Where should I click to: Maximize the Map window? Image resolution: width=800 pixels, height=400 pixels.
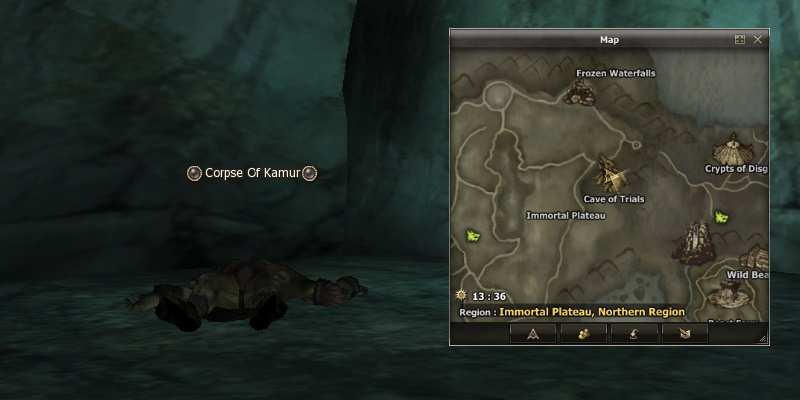[x=740, y=39]
